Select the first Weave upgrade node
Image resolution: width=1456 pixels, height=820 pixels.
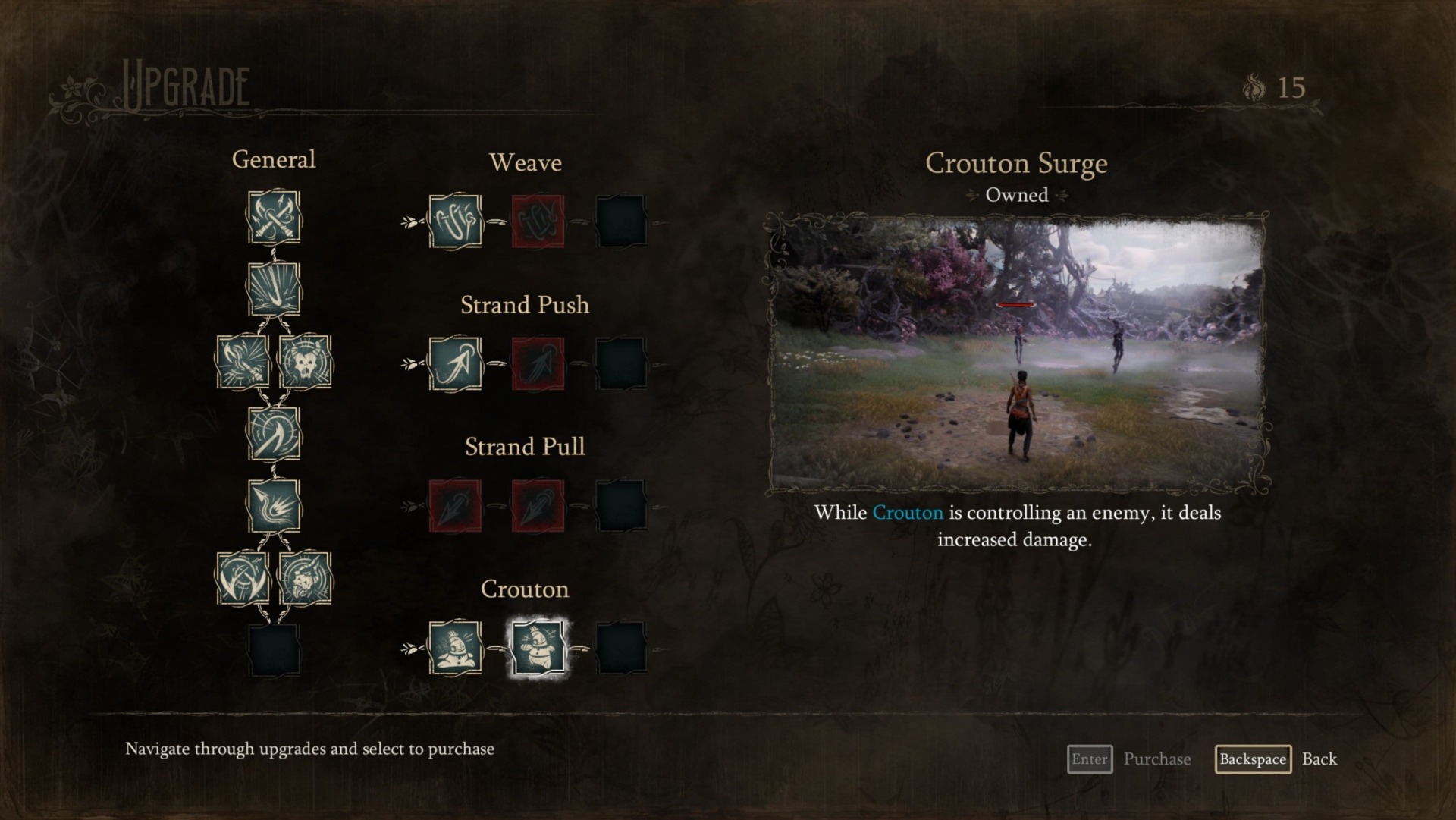pos(455,221)
